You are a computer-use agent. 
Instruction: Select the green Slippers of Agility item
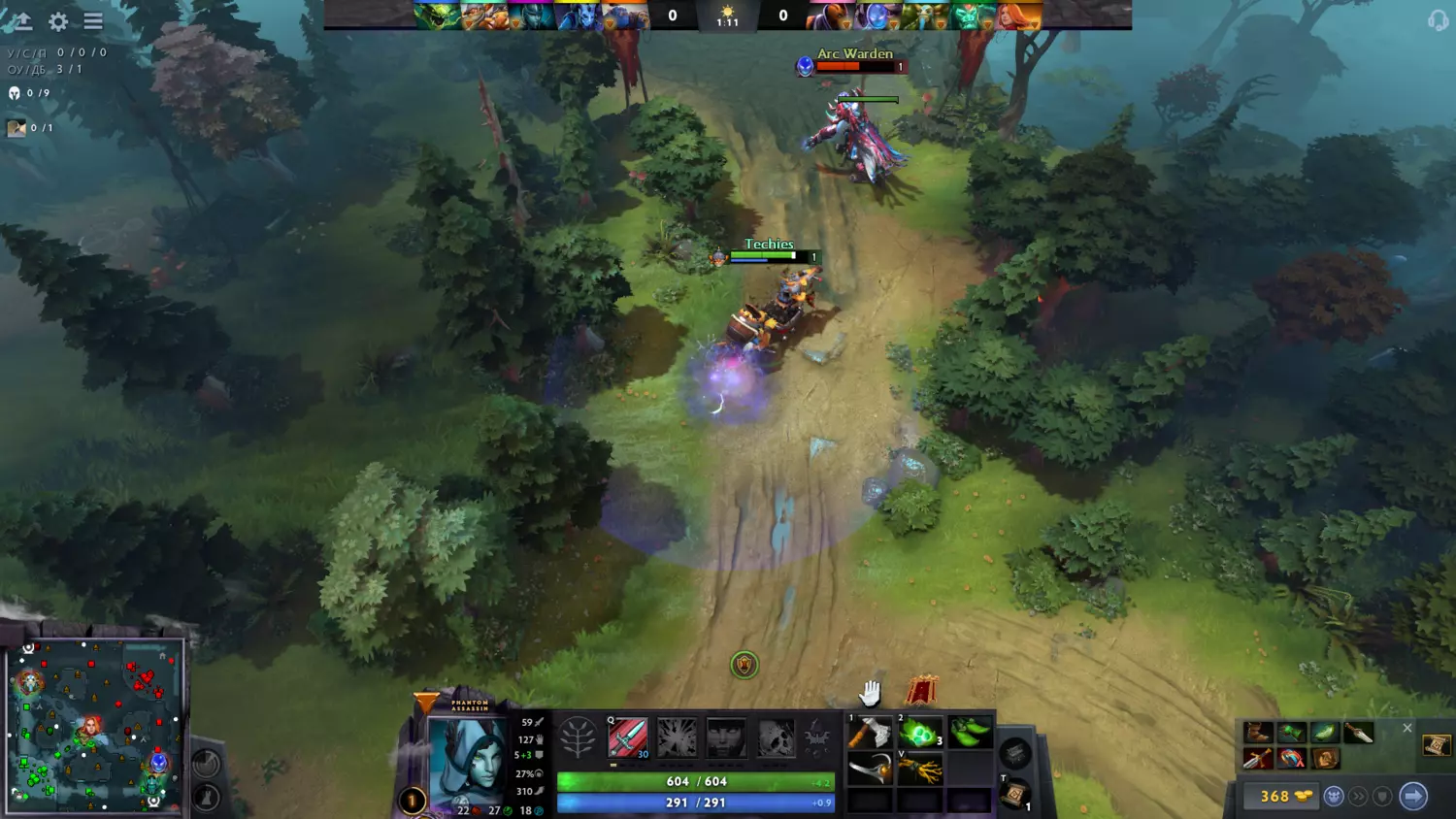(969, 734)
